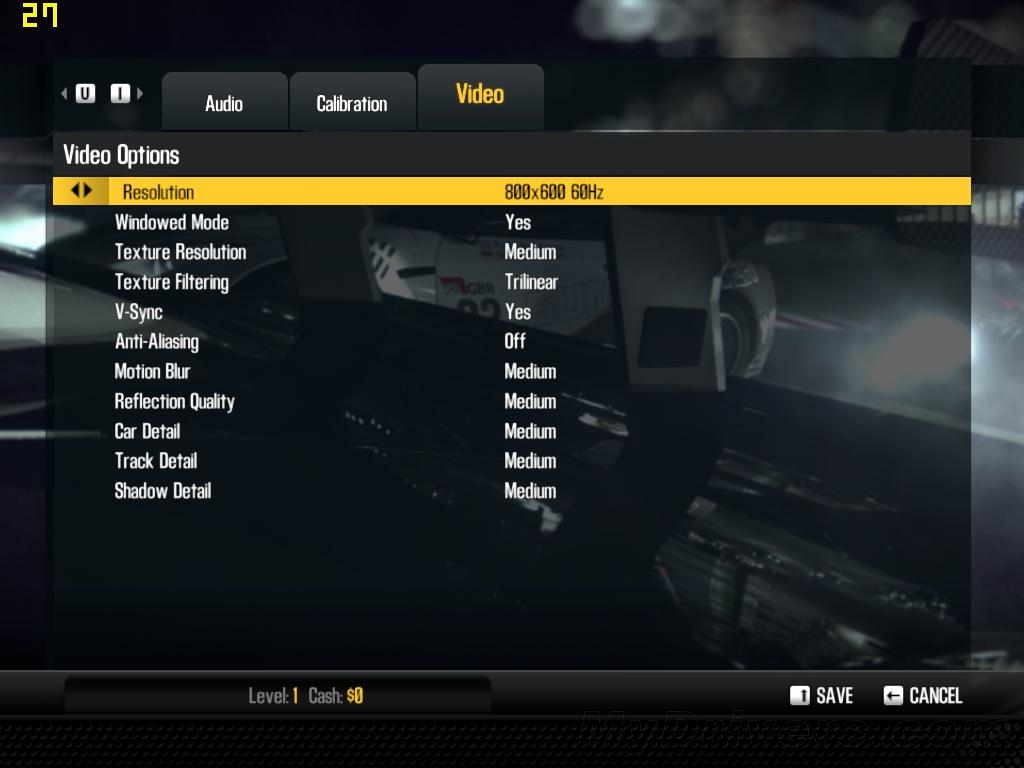The width and height of the screenshot is (1024, 768).
Task: Open the Calibration tab
Action: click(351, 103)
